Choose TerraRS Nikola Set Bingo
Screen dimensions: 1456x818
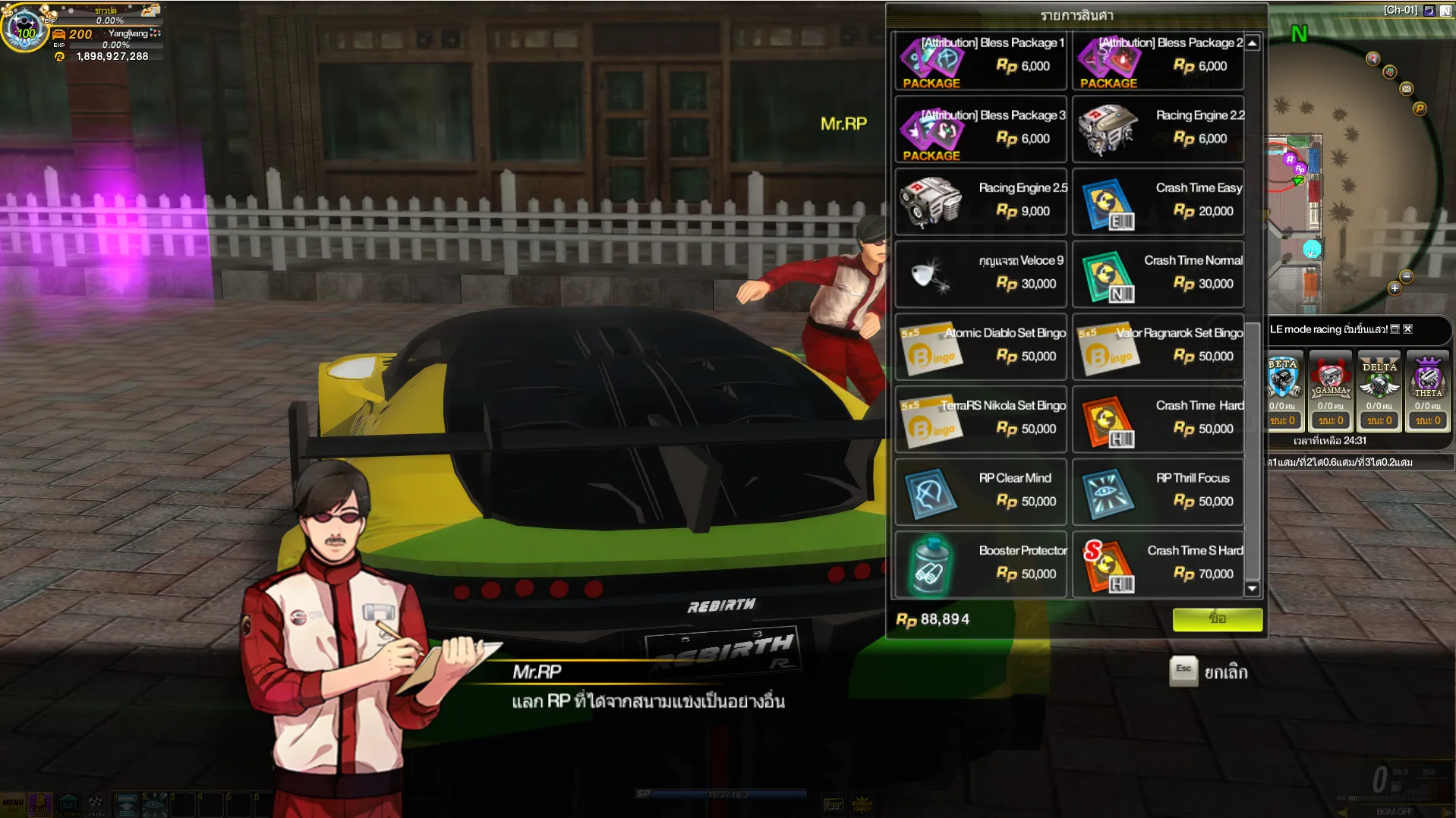981,420
